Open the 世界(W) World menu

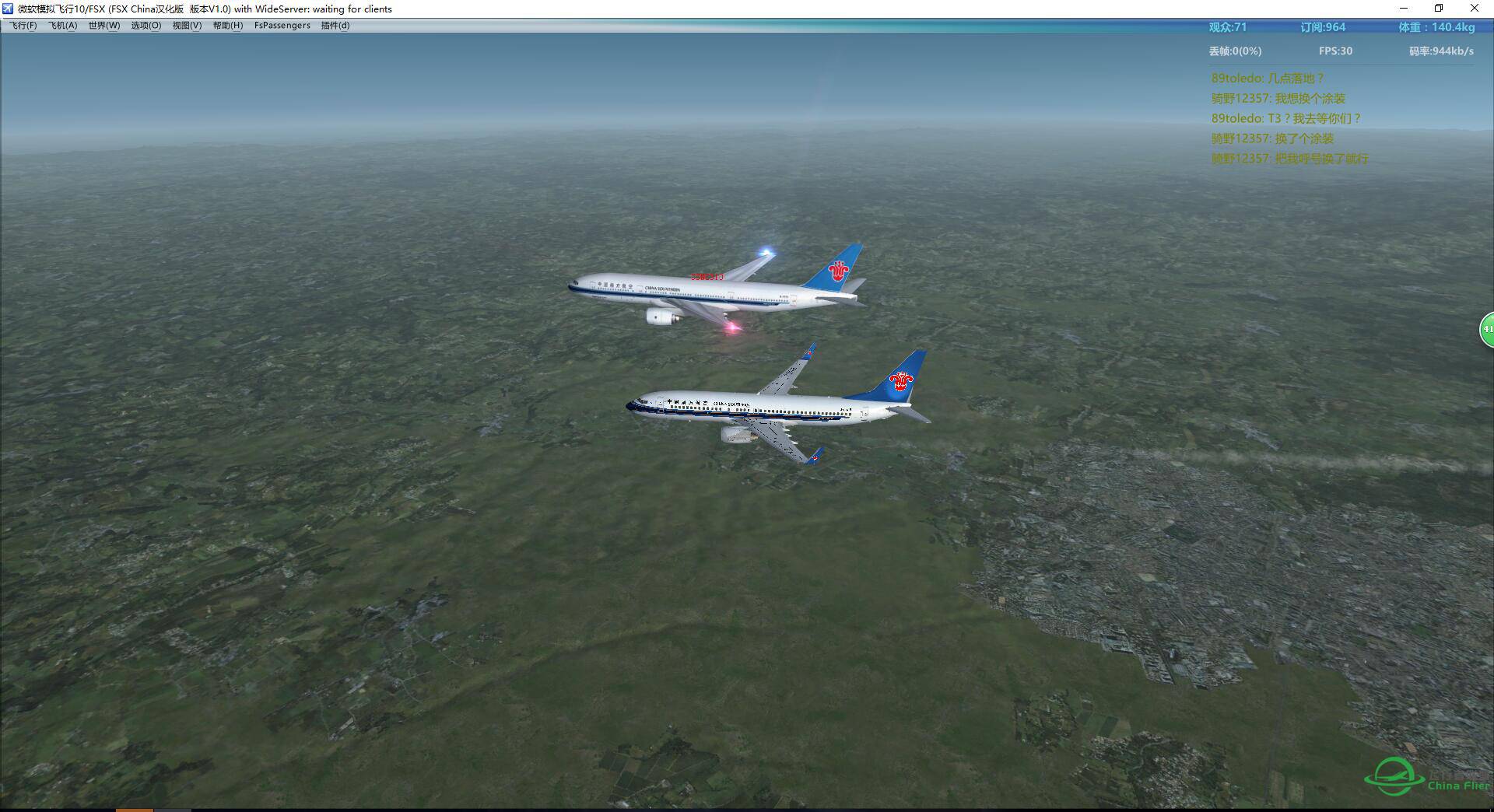point(104,26)
